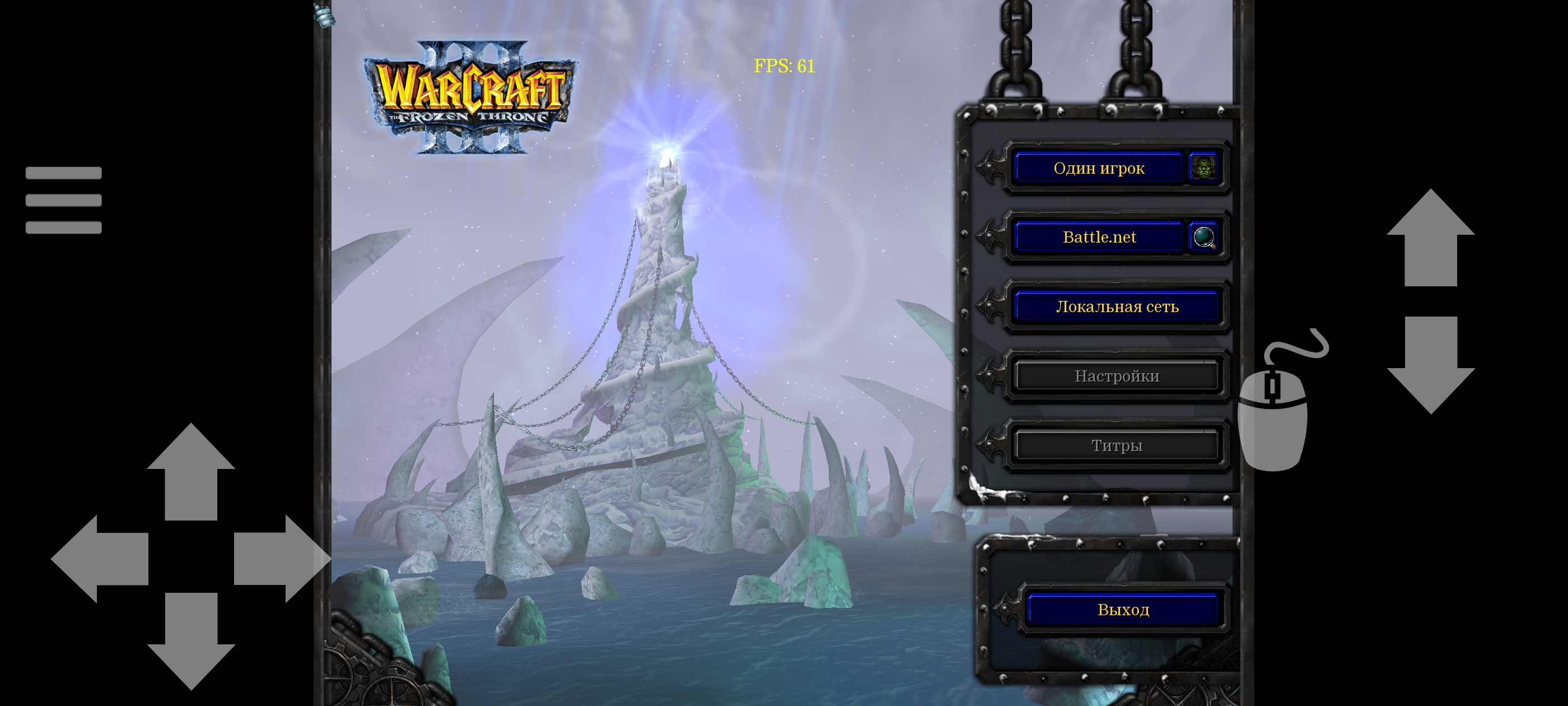Show the Титры credits

coord(1117,445)
